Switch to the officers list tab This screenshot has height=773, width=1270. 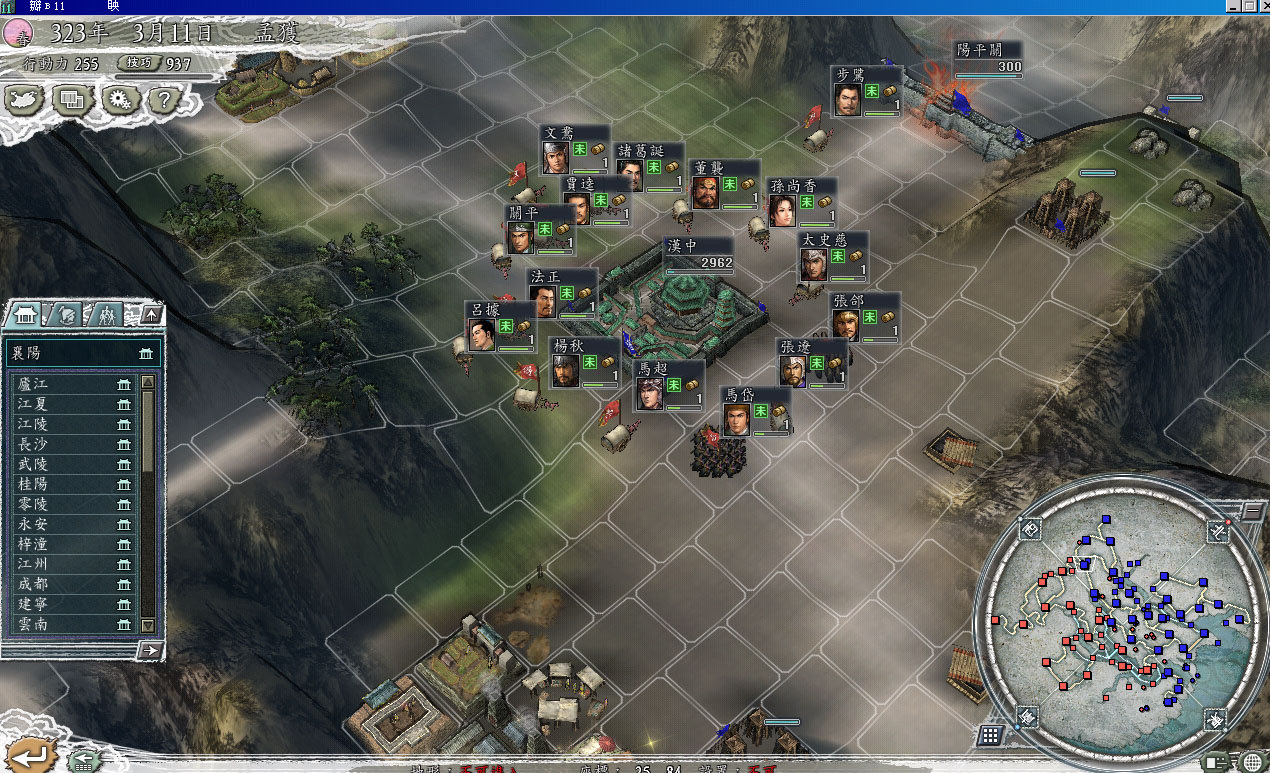tap(107, 315)
